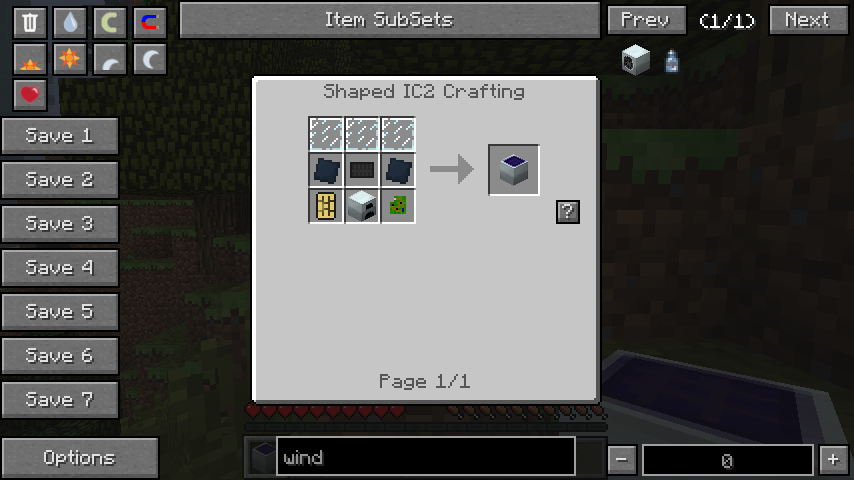Pick the green circuit board ingredient

(398, 206)
